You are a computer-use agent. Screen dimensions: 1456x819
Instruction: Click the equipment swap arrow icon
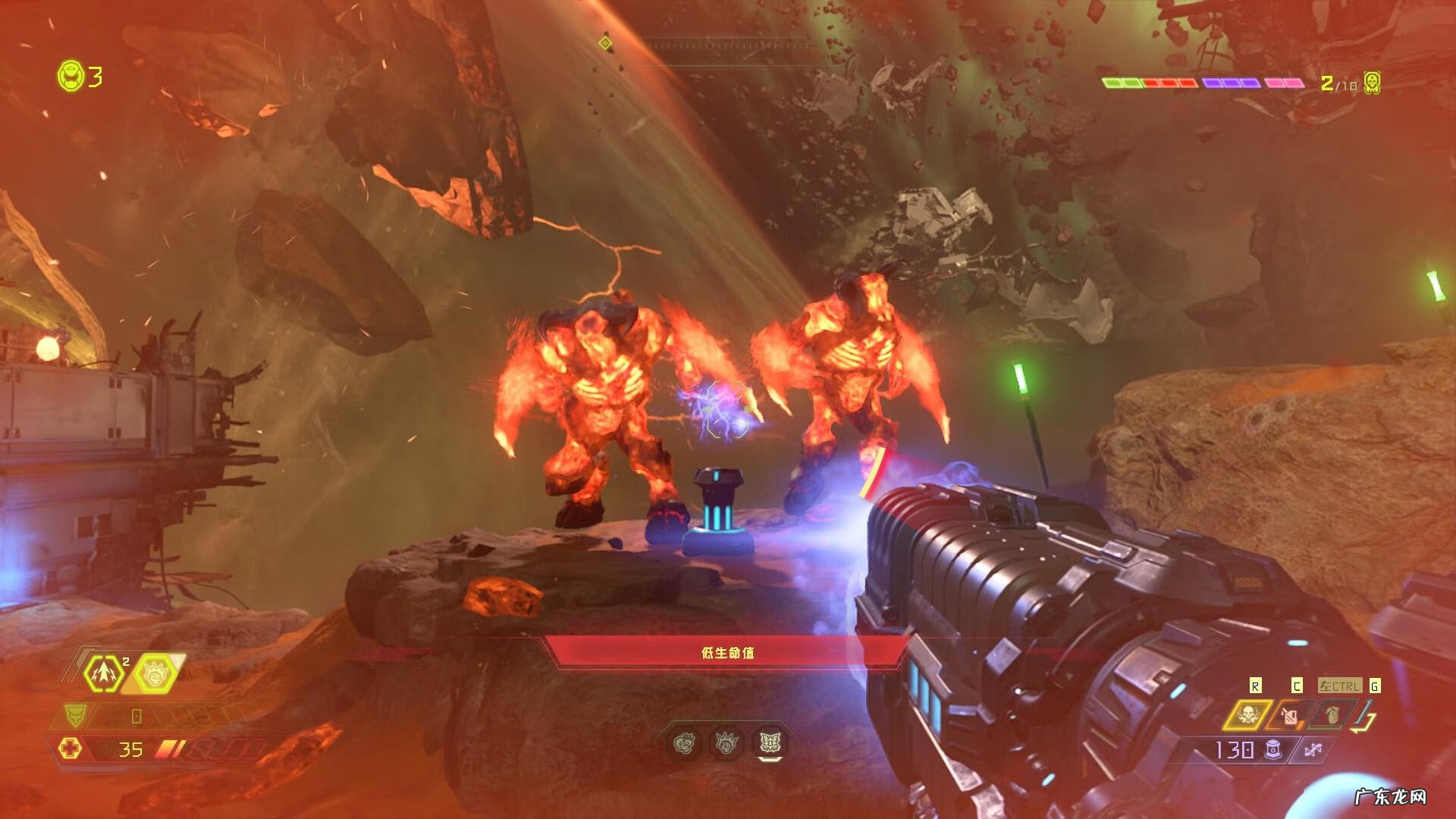1366,716
